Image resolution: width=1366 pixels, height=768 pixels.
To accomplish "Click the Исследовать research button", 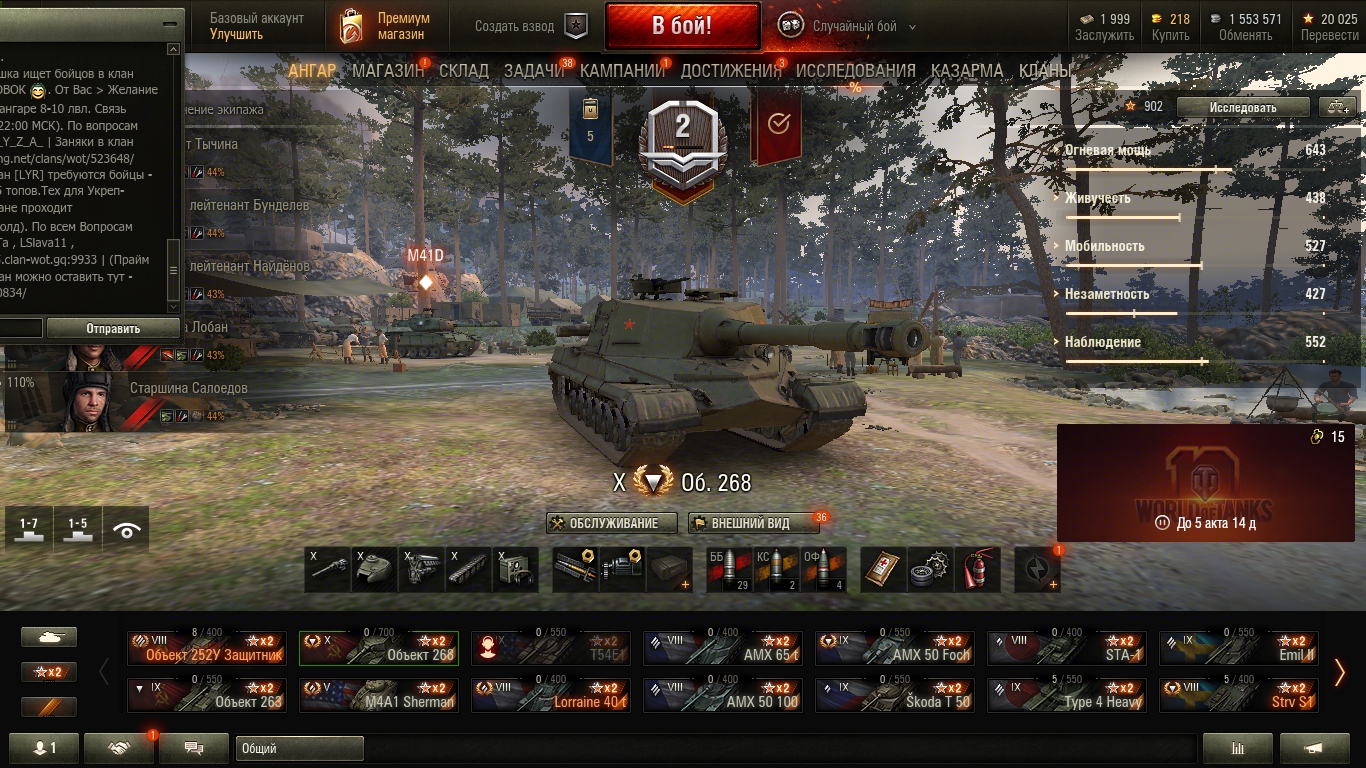I will point(1243,107).
